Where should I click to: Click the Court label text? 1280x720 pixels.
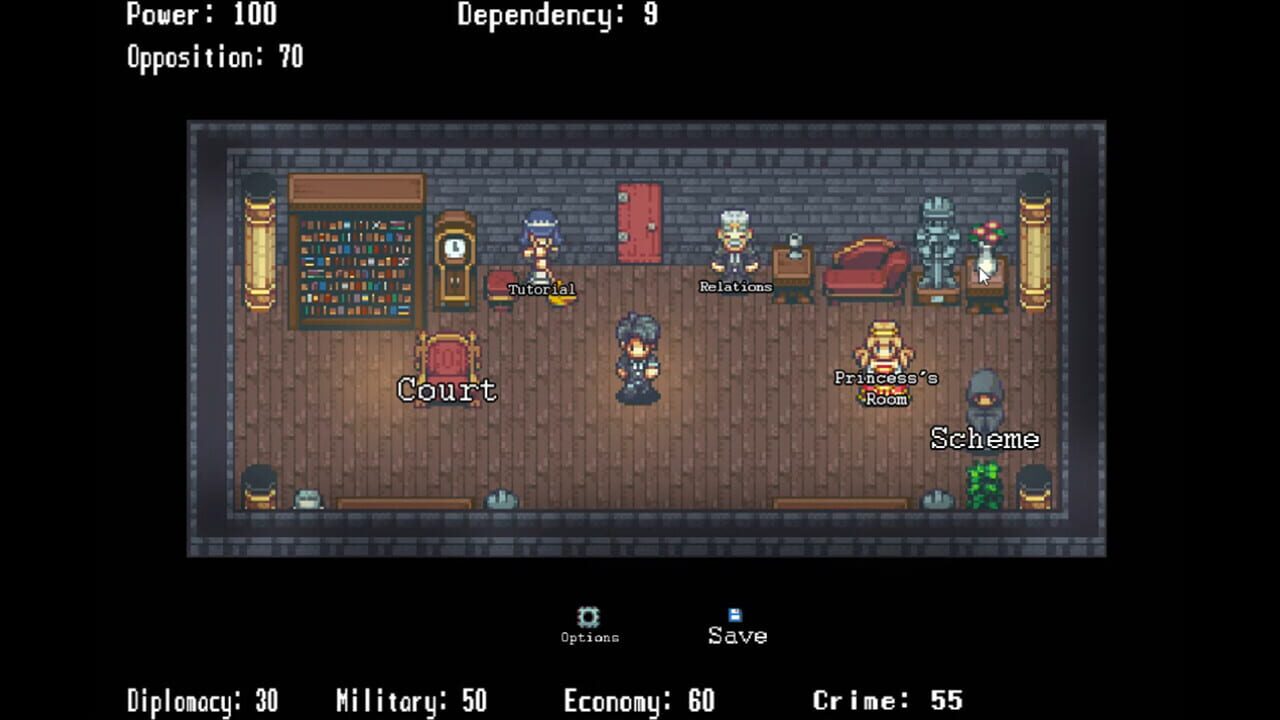point(447,391)
